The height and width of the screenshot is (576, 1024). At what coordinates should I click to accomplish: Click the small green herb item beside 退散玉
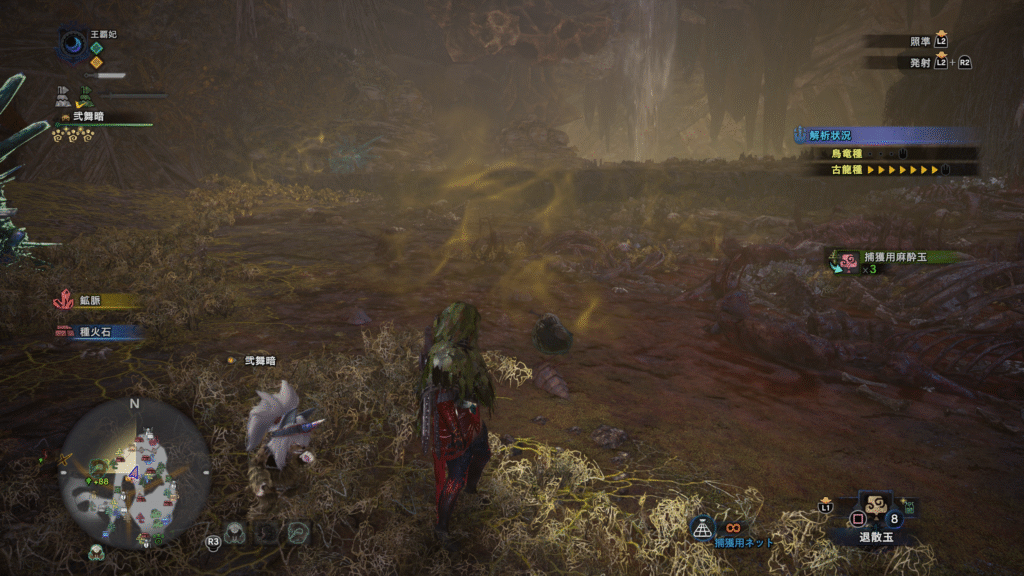tap(910, 507)
